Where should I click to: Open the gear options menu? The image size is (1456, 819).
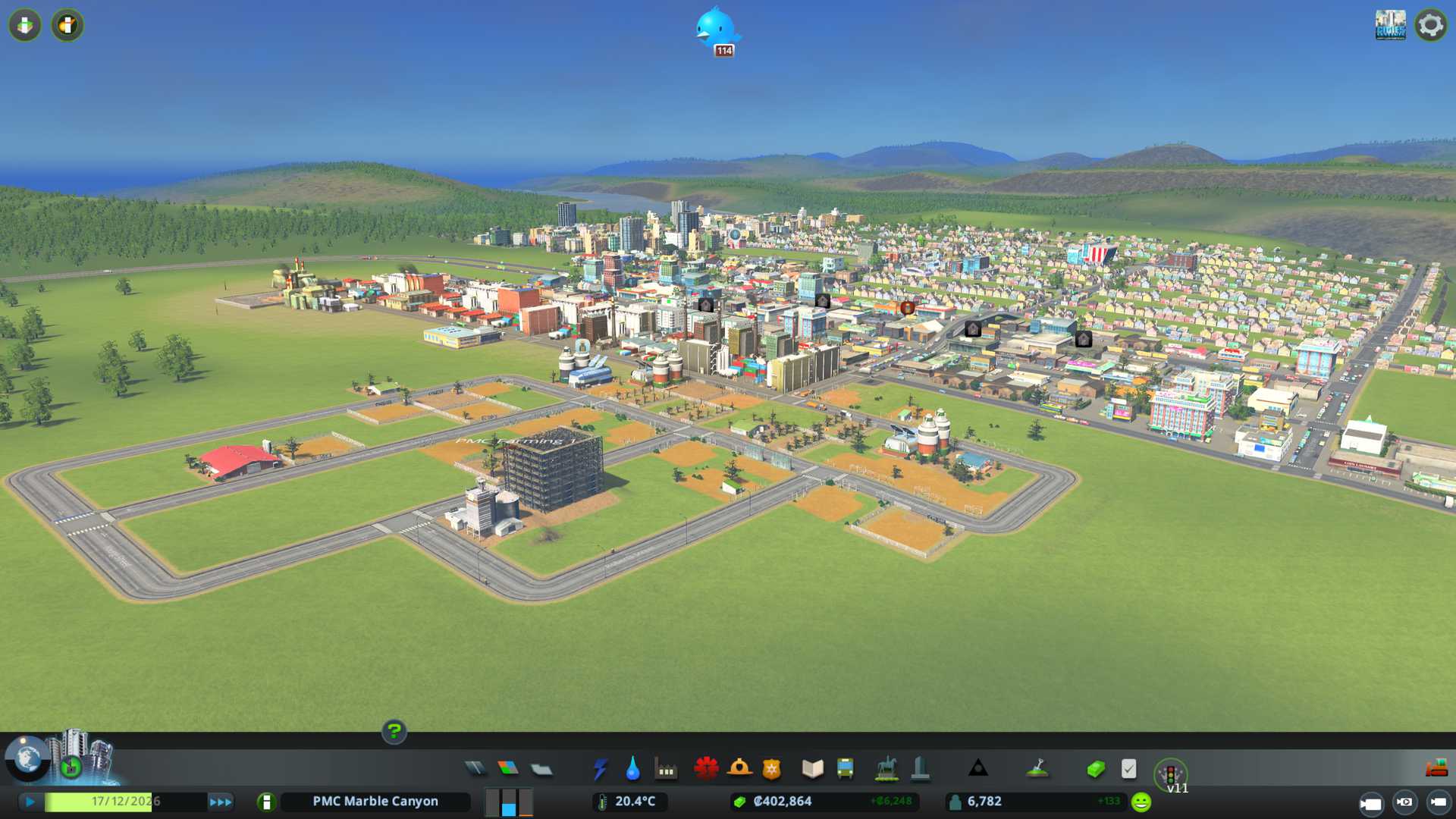pos(1430,25)
